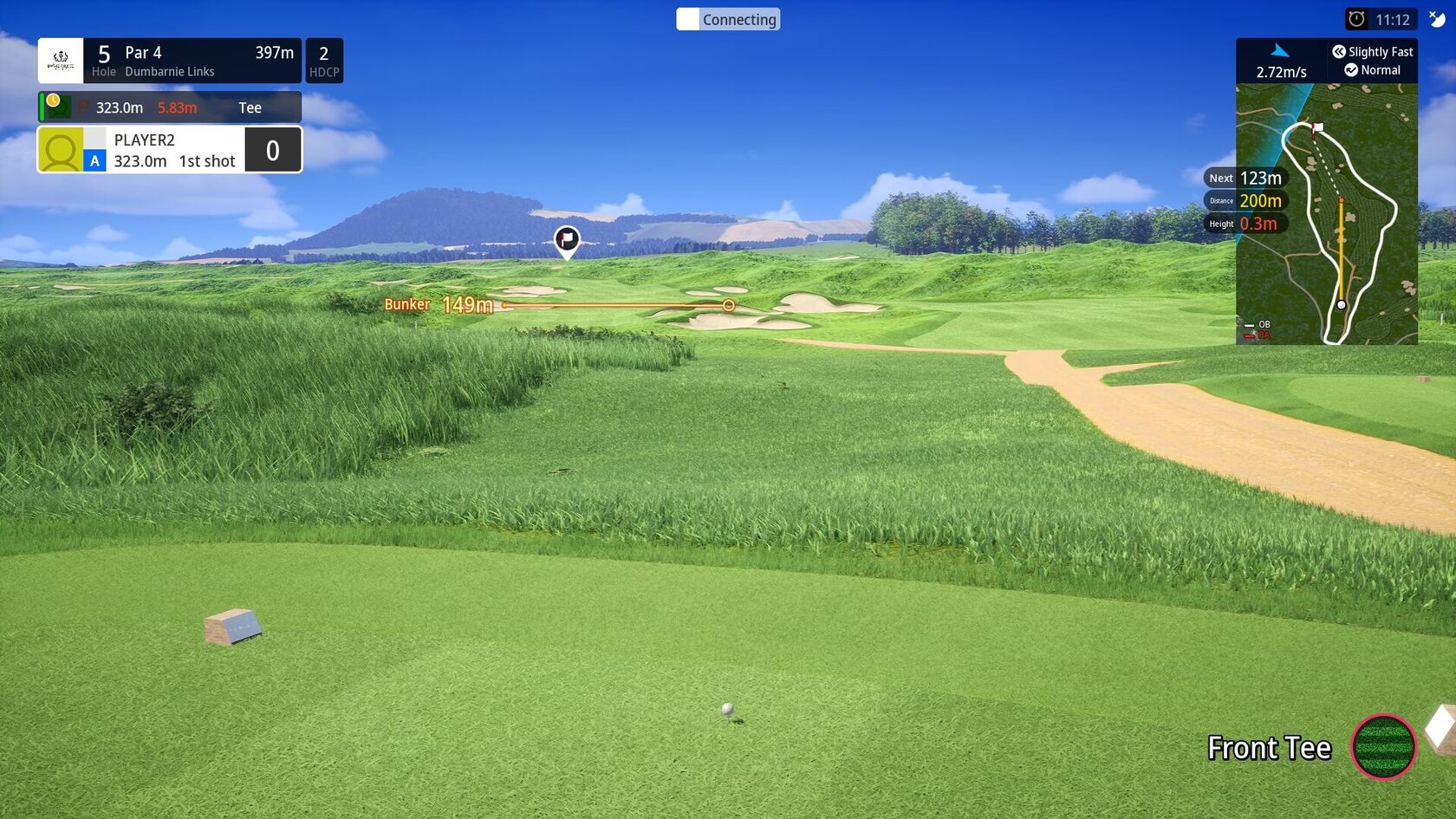Click the Dumbarnie Links course logo
This screenshot has width=1456, height=819.
[x=62, y=60]
